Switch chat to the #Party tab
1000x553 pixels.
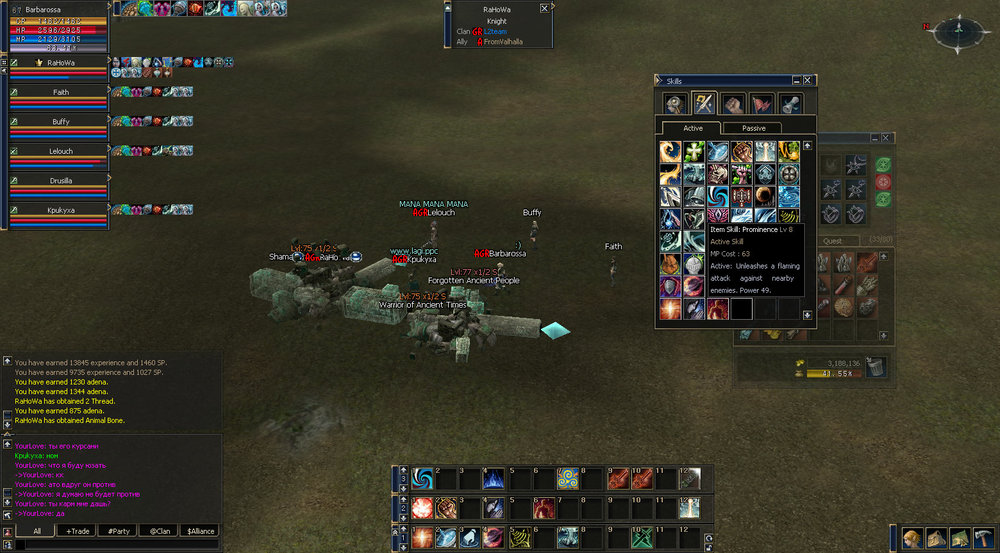point(118,531)
